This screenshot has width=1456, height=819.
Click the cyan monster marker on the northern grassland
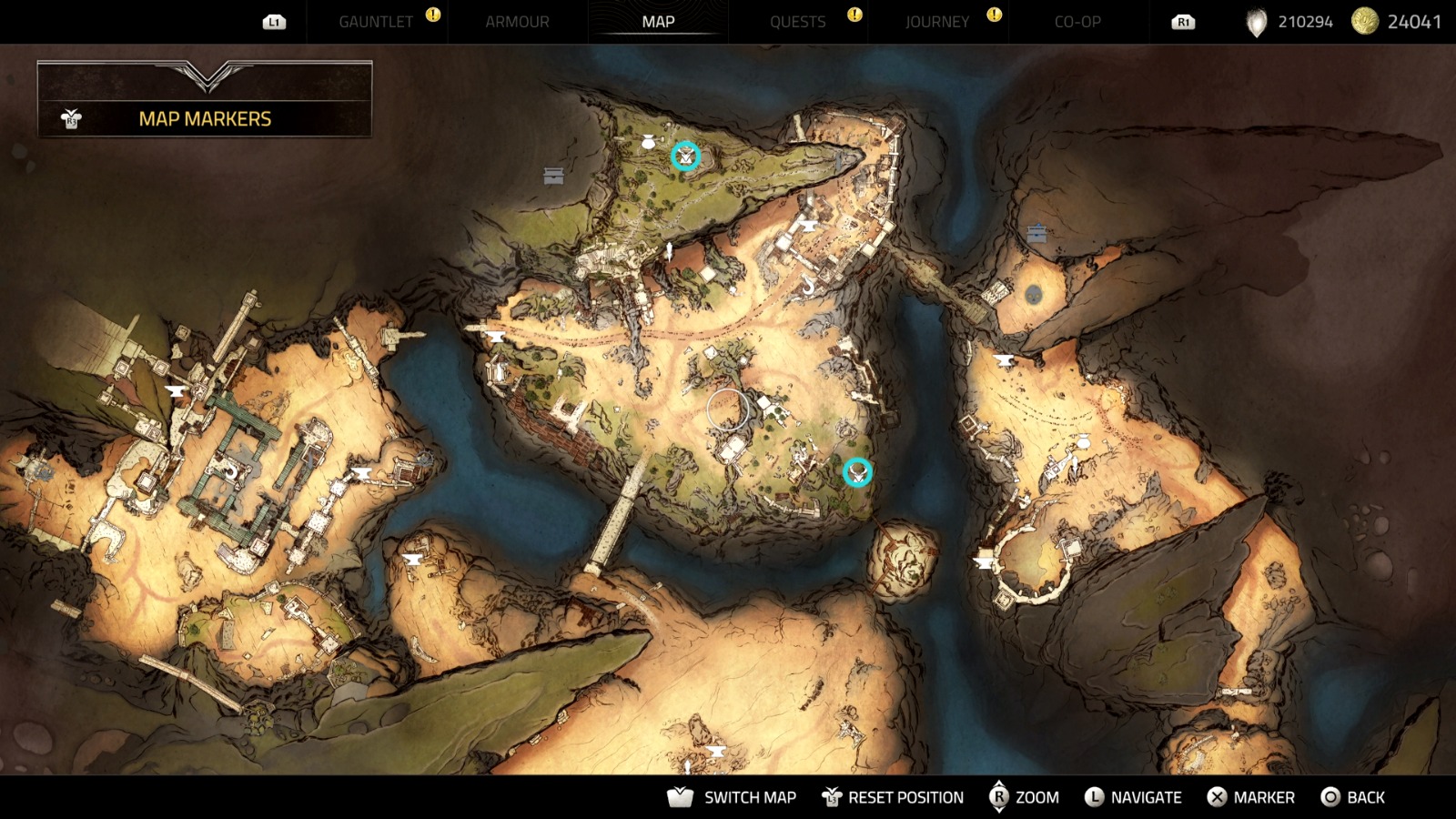[684, 156]
